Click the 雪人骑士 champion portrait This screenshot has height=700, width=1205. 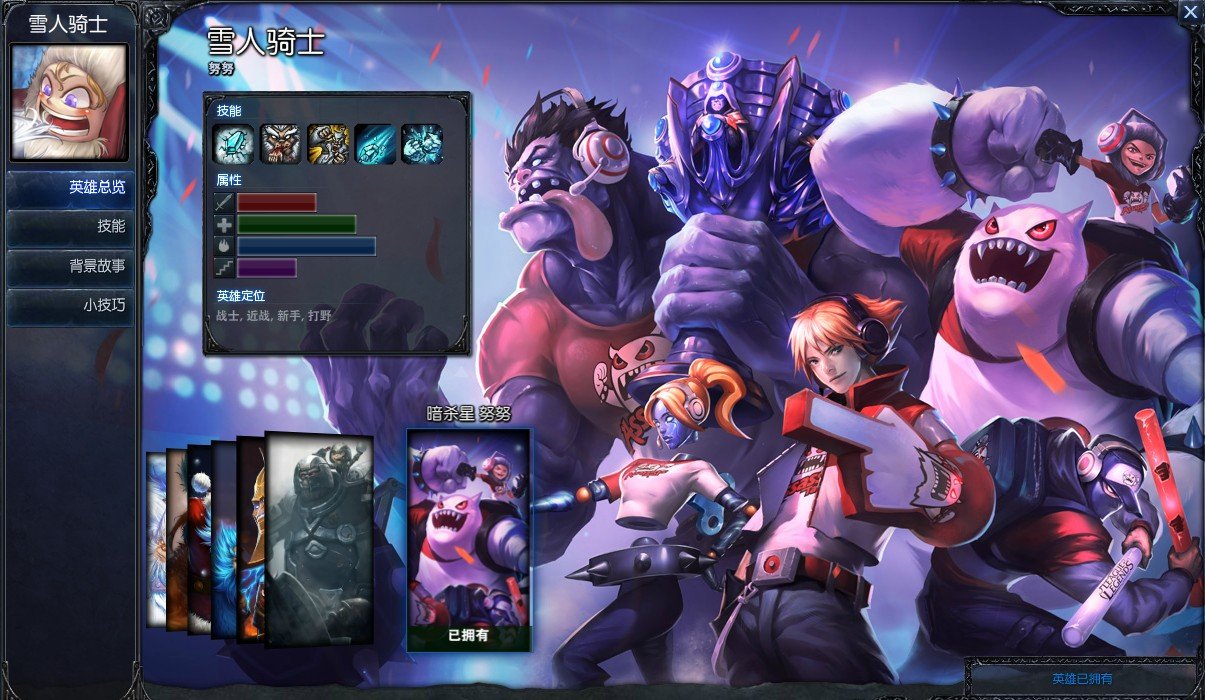point(69,102)
